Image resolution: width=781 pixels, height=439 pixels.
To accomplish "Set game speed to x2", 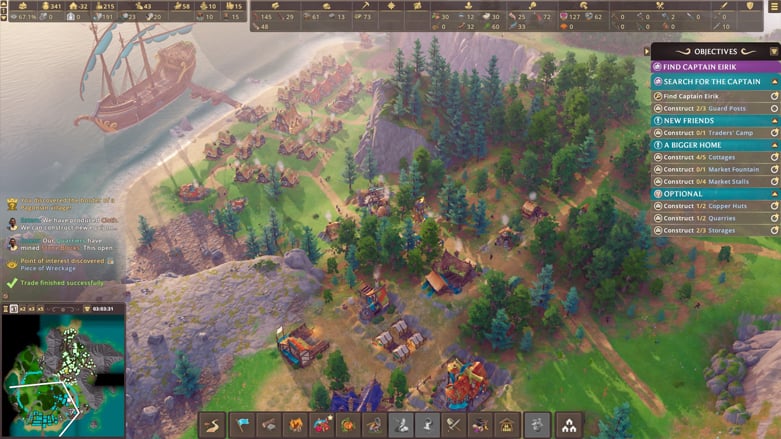I will 22,309.
